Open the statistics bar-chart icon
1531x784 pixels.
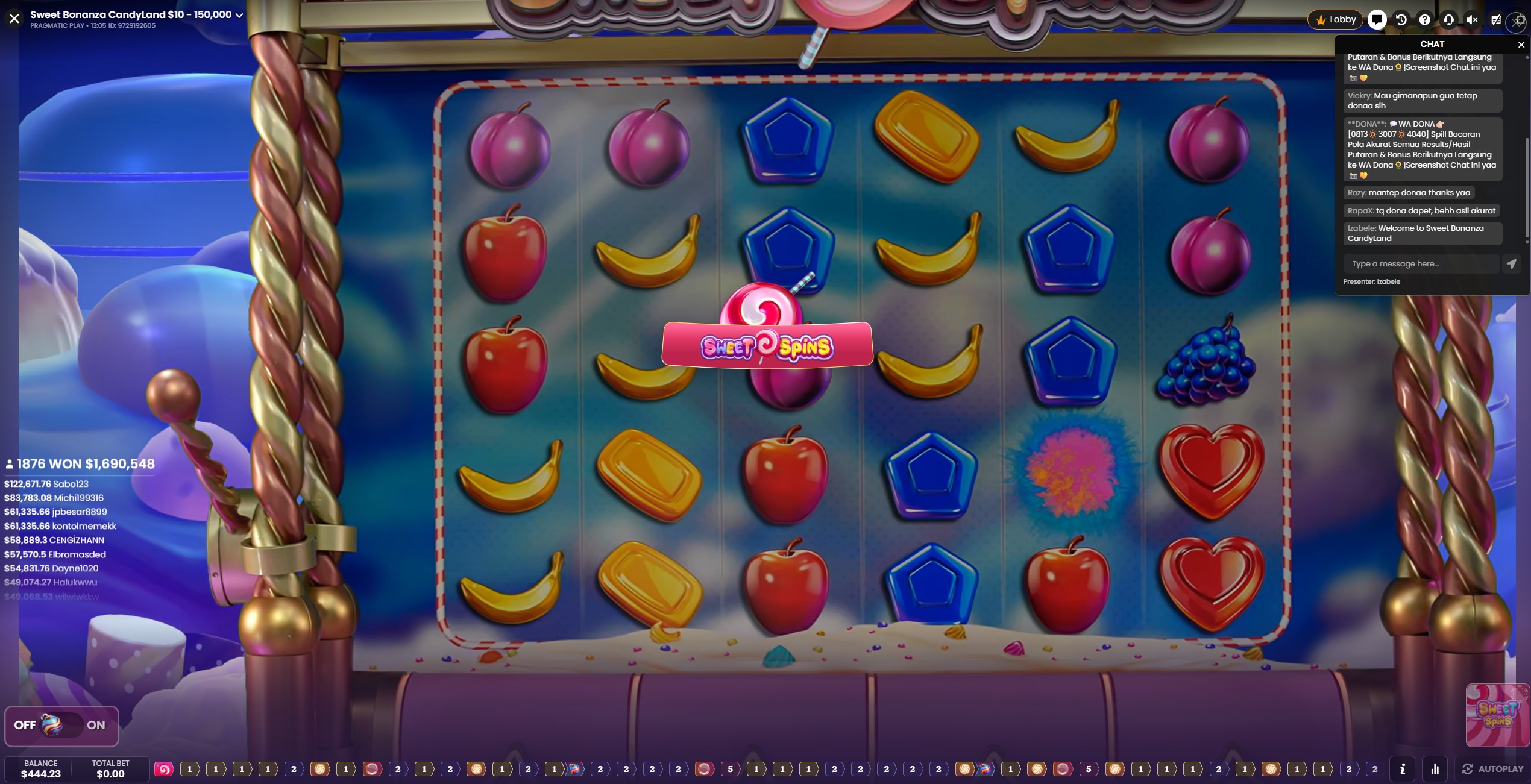(x=1436, y=770)
